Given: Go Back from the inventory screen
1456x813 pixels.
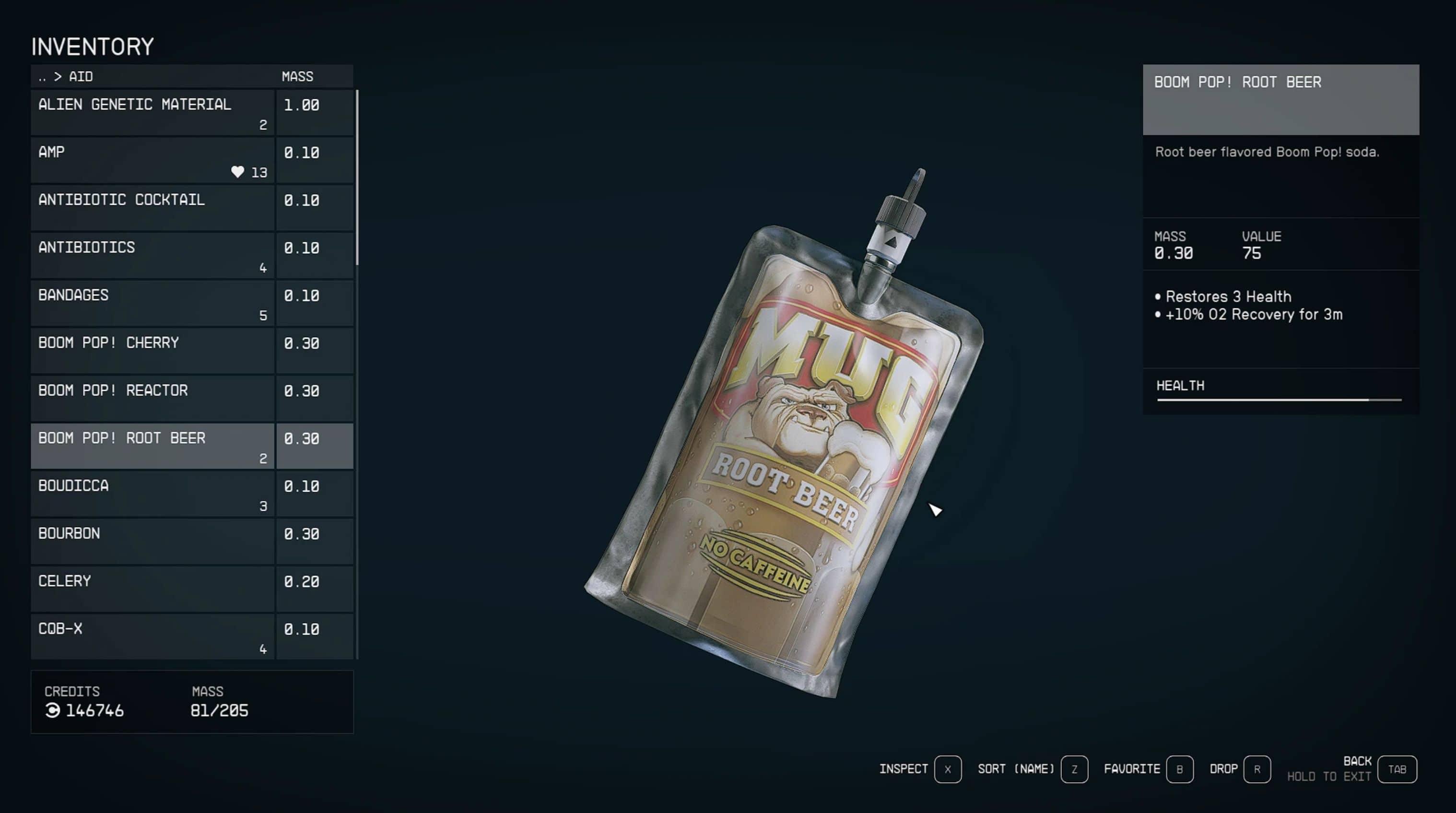Looking at the screenshot, I should [x=1397, y=769].
